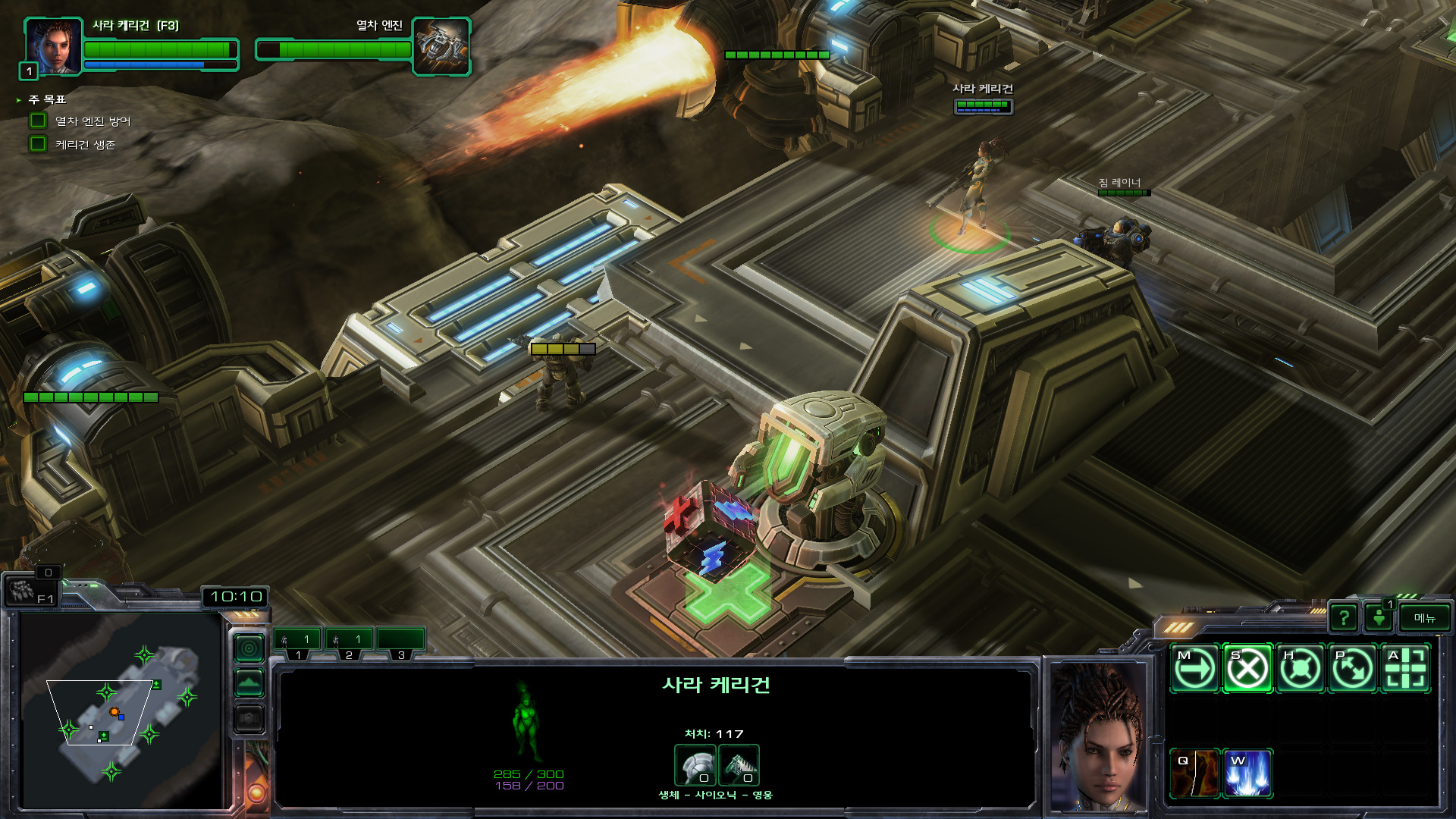Activate the Patrol command icon
The width and height of the screenshot is (1456, 819).
pyautogui.click(x=1353, y=669)
